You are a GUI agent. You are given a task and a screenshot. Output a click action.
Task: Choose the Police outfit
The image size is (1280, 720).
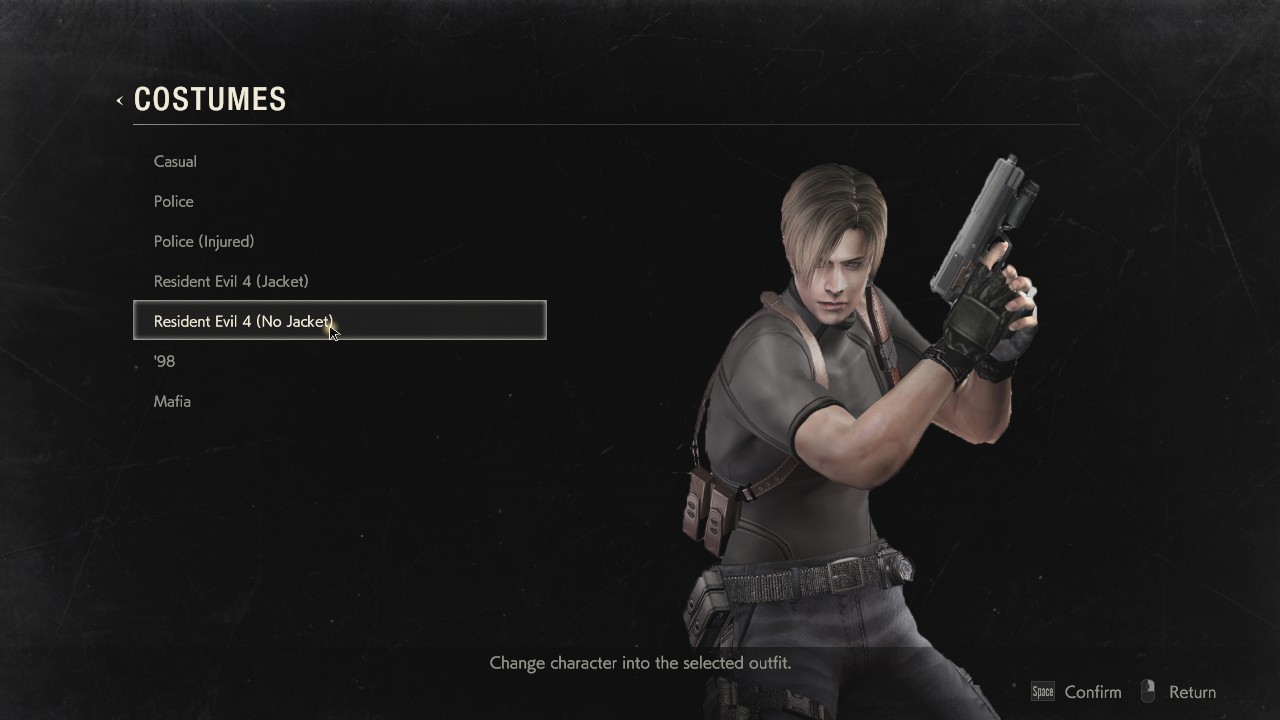tap(174, 201)
